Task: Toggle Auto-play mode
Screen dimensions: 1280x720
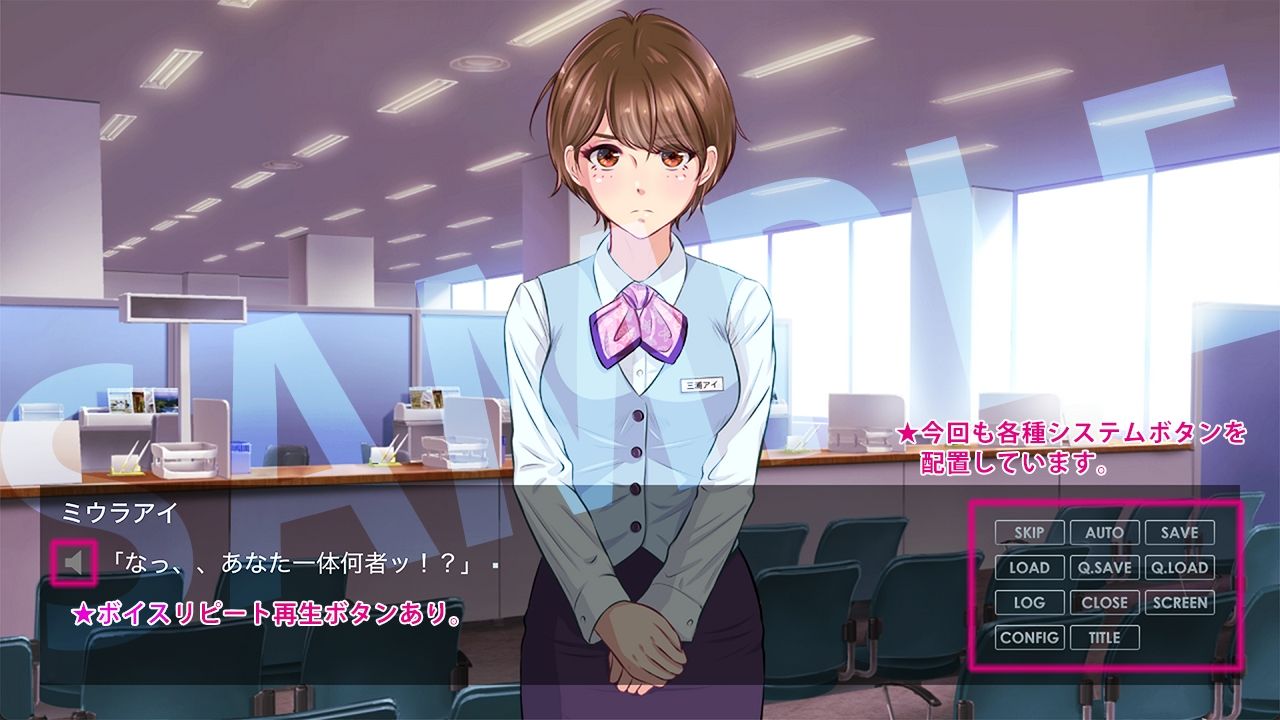Action: pyautogui.click(x=1103, y=533)
